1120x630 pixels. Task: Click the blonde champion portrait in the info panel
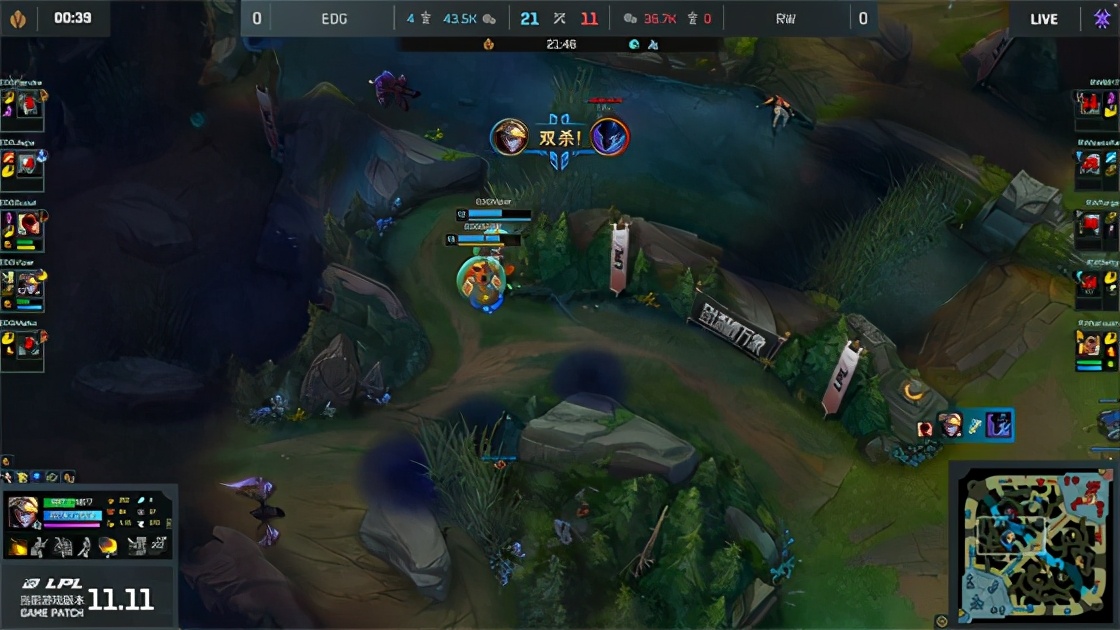point(22,512)
